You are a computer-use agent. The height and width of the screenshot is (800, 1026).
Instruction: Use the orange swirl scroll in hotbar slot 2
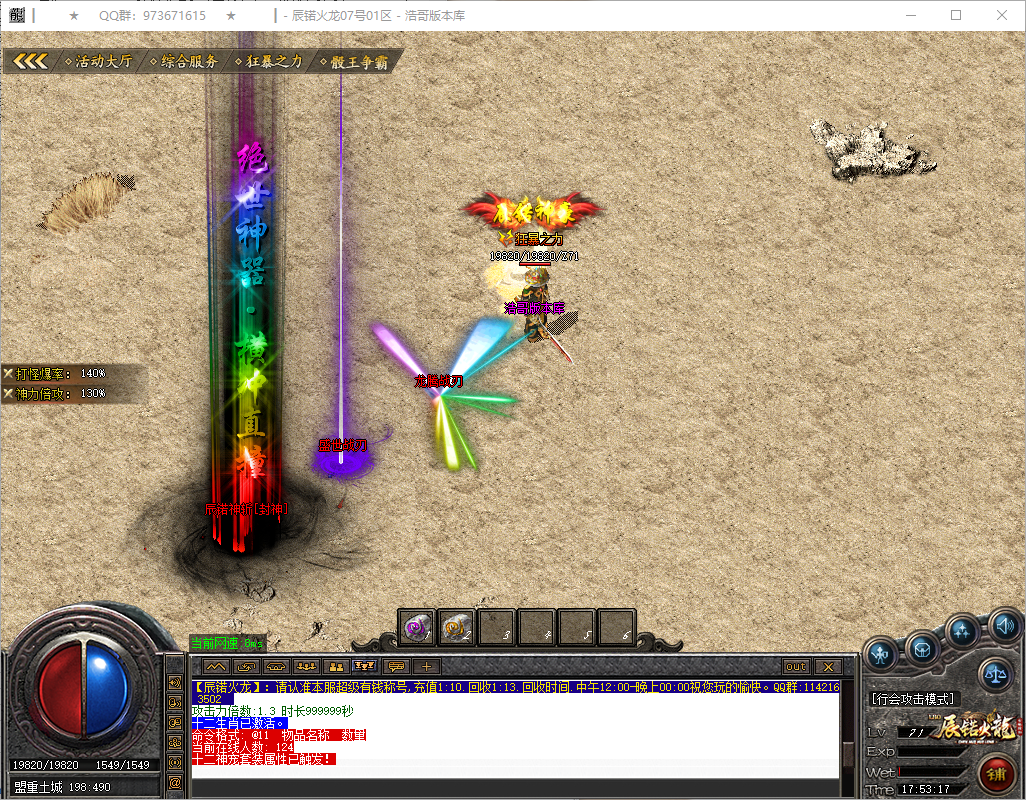[457, 628]
